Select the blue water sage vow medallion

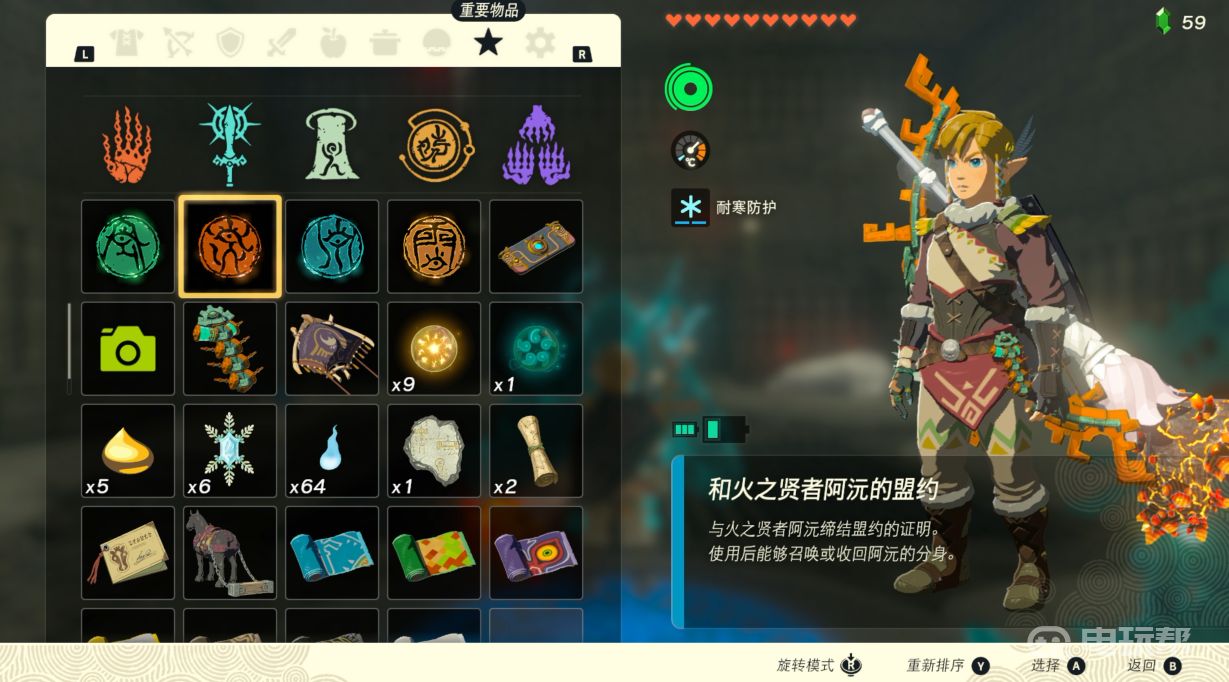[x=332, y=247]
